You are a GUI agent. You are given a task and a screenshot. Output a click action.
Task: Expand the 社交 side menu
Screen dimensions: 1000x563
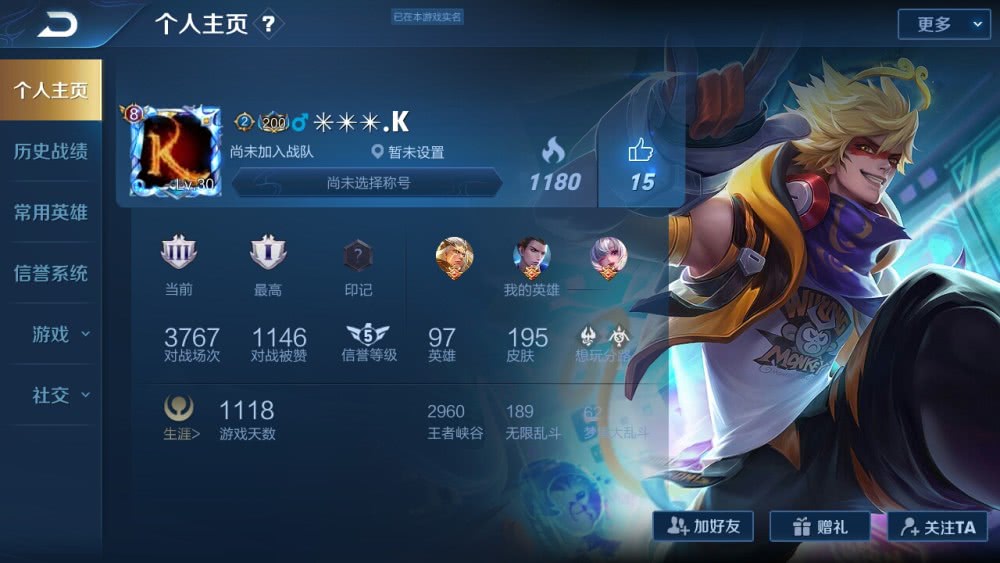(58, 395)
